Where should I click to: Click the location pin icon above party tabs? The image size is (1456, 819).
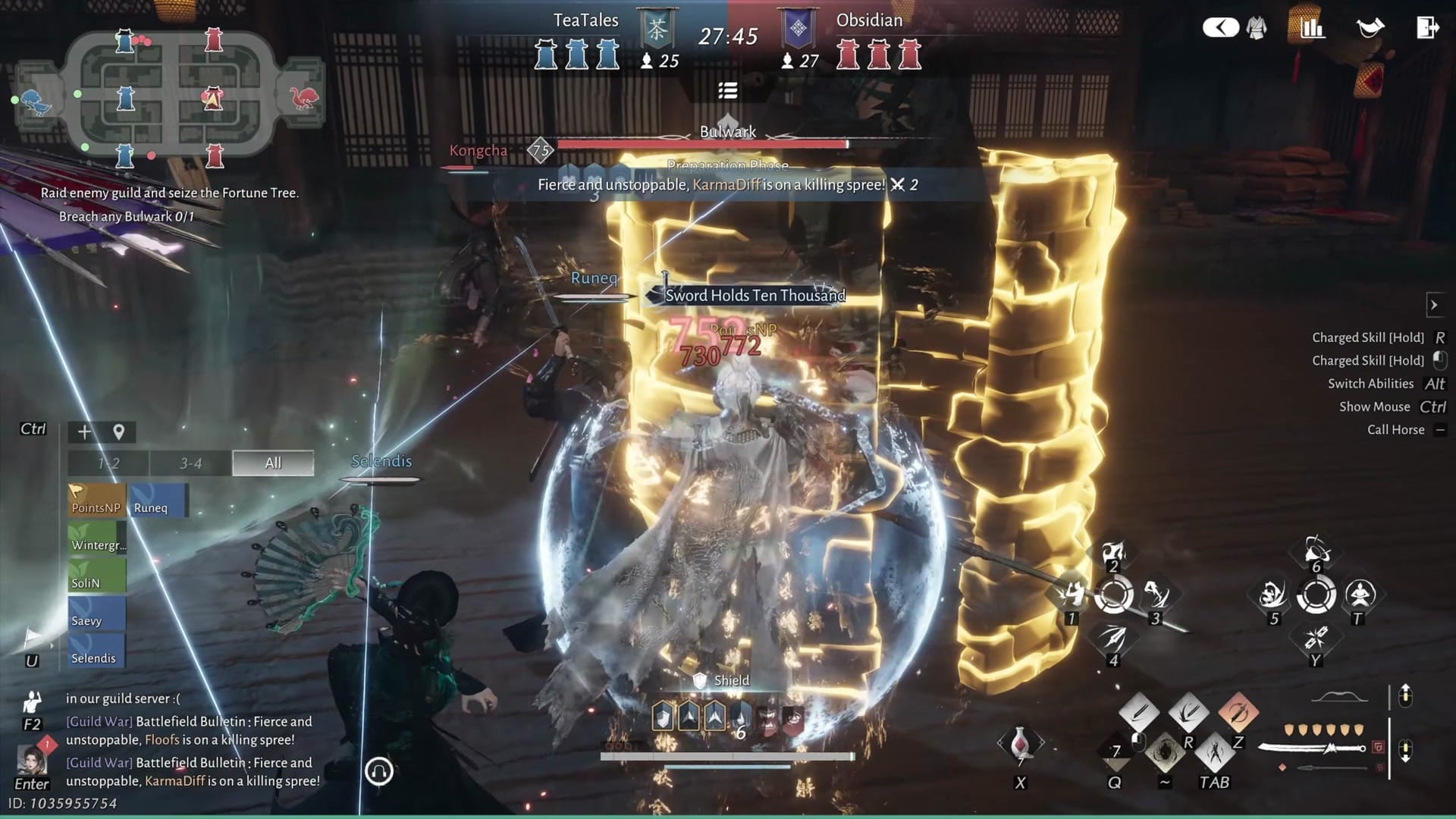pos(118,431)
